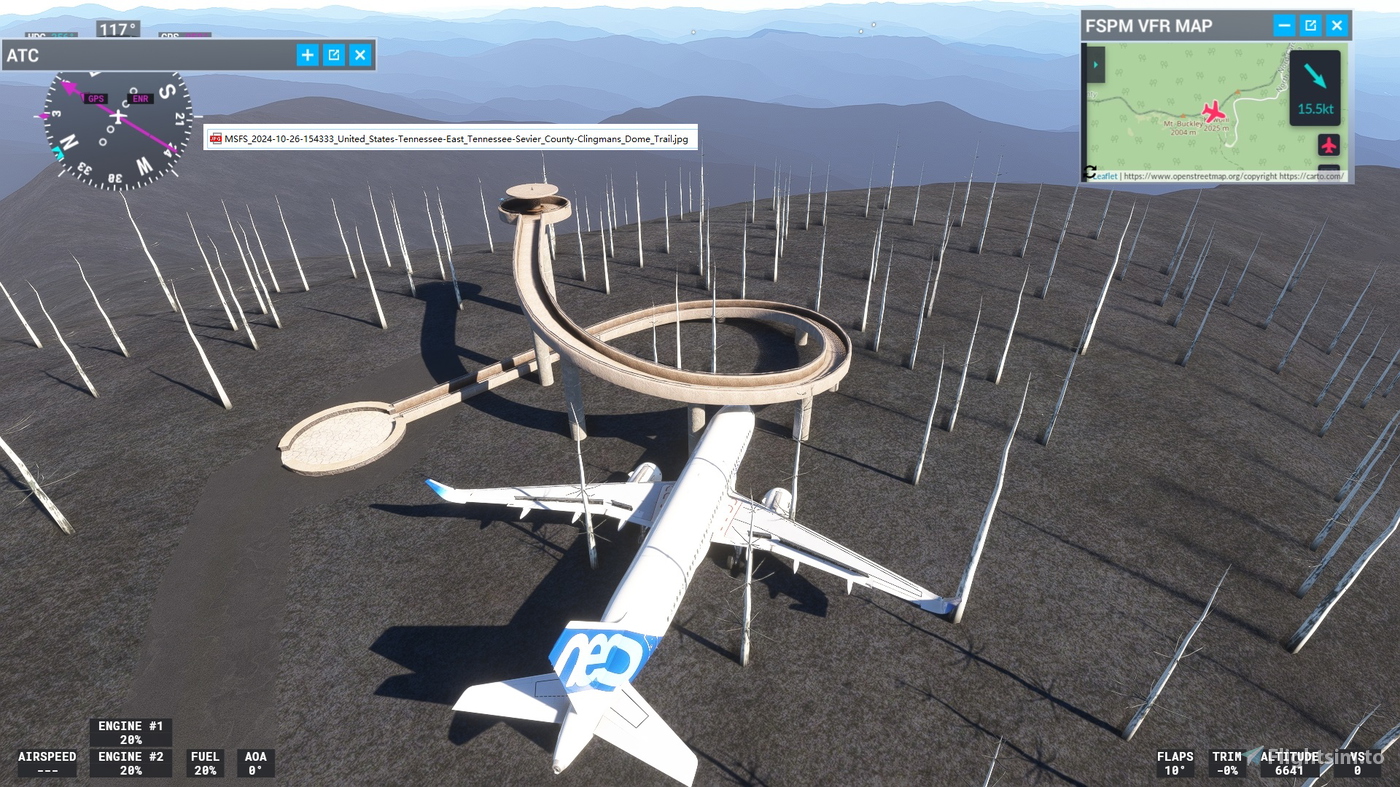Toggle the GPS annunciator on the HSI
This screenshot has height=787, width=1400.
[96, 99]
